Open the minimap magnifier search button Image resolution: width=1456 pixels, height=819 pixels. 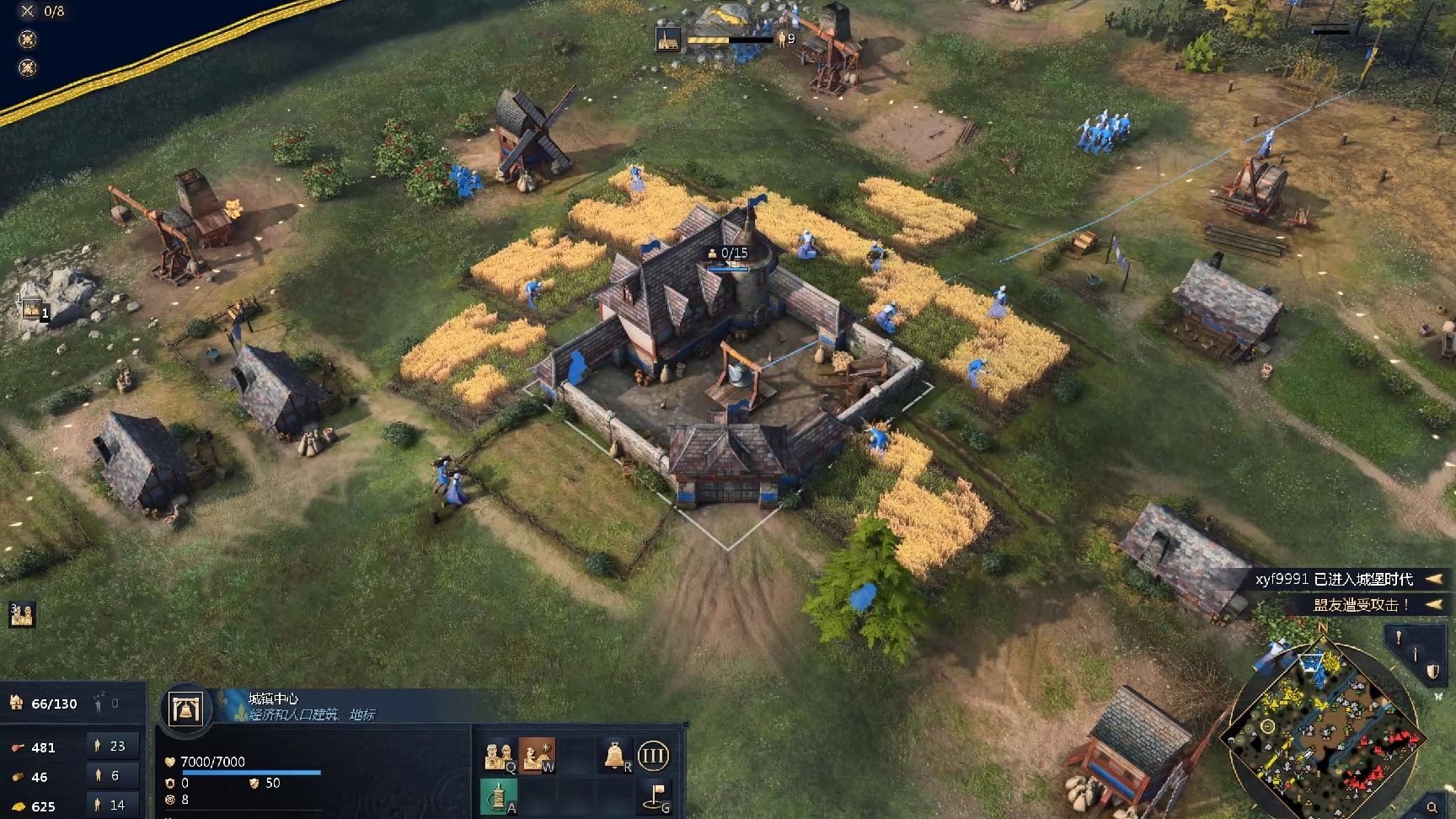coord(1432,808)
